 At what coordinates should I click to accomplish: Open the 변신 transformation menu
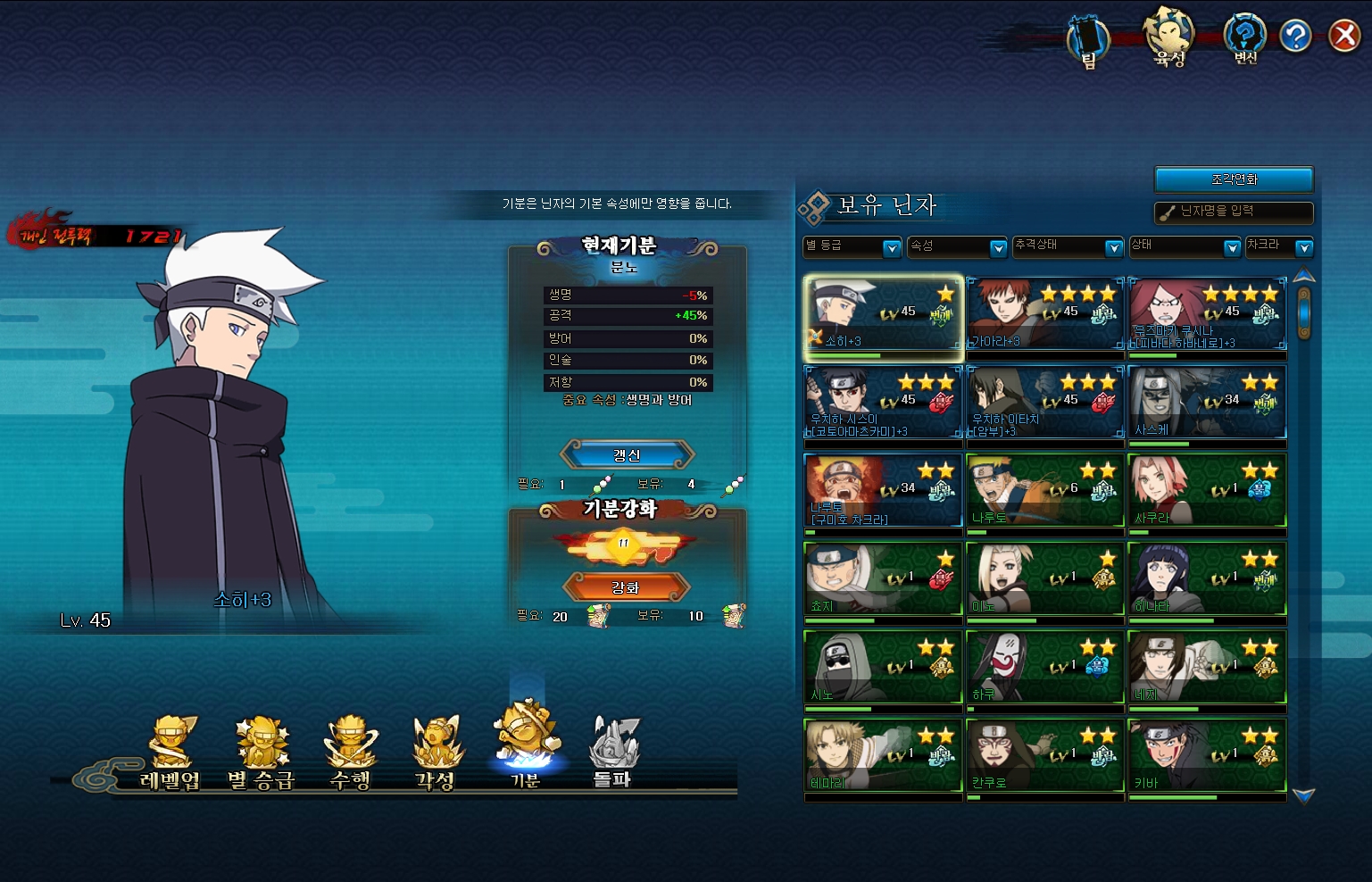[1244, 39]
